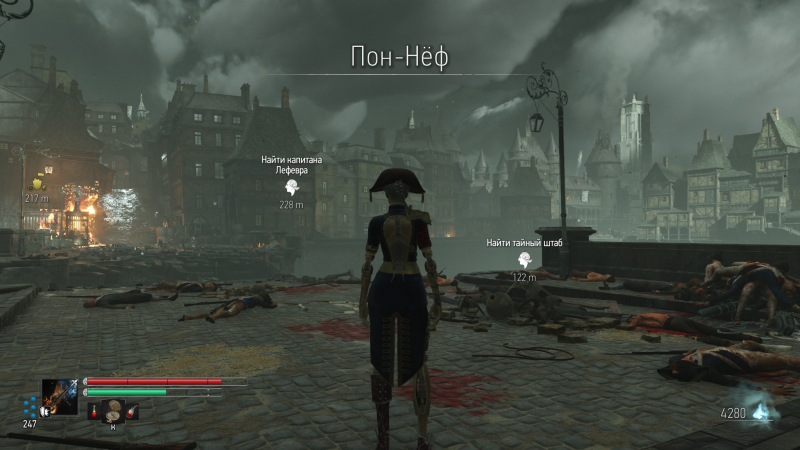Click the anima essence currency icon
Image resolution: width=800 pixels, height=450 pixels.
764,411
